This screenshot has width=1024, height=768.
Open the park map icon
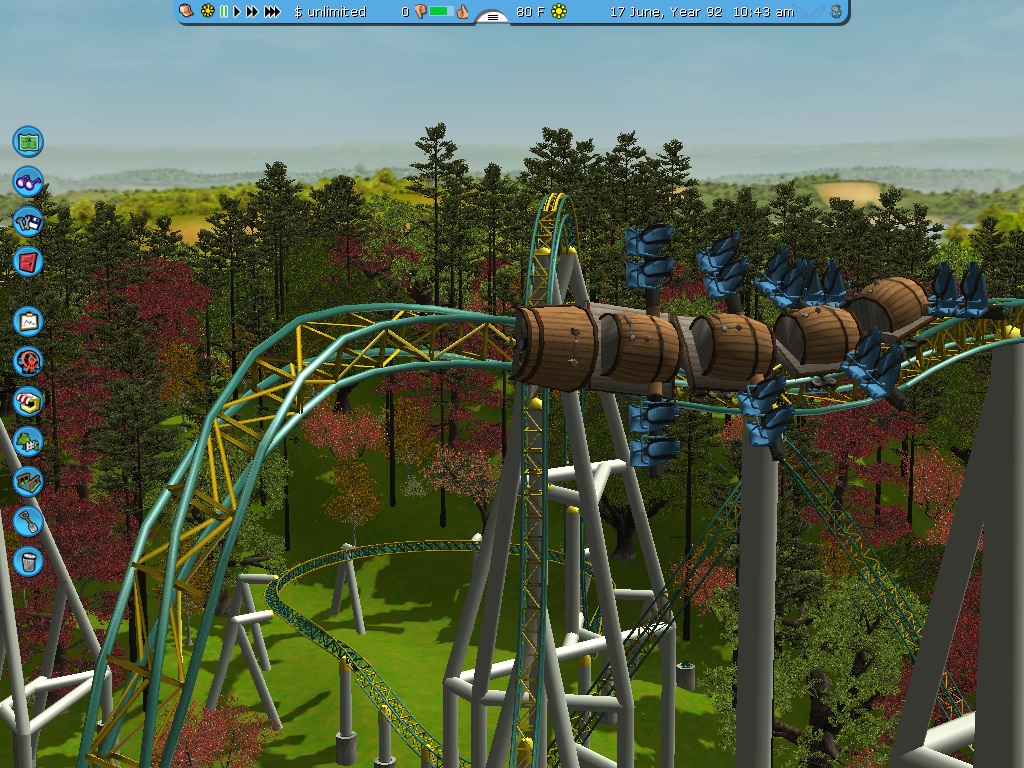pyautogui.click(x=28, y=141)
